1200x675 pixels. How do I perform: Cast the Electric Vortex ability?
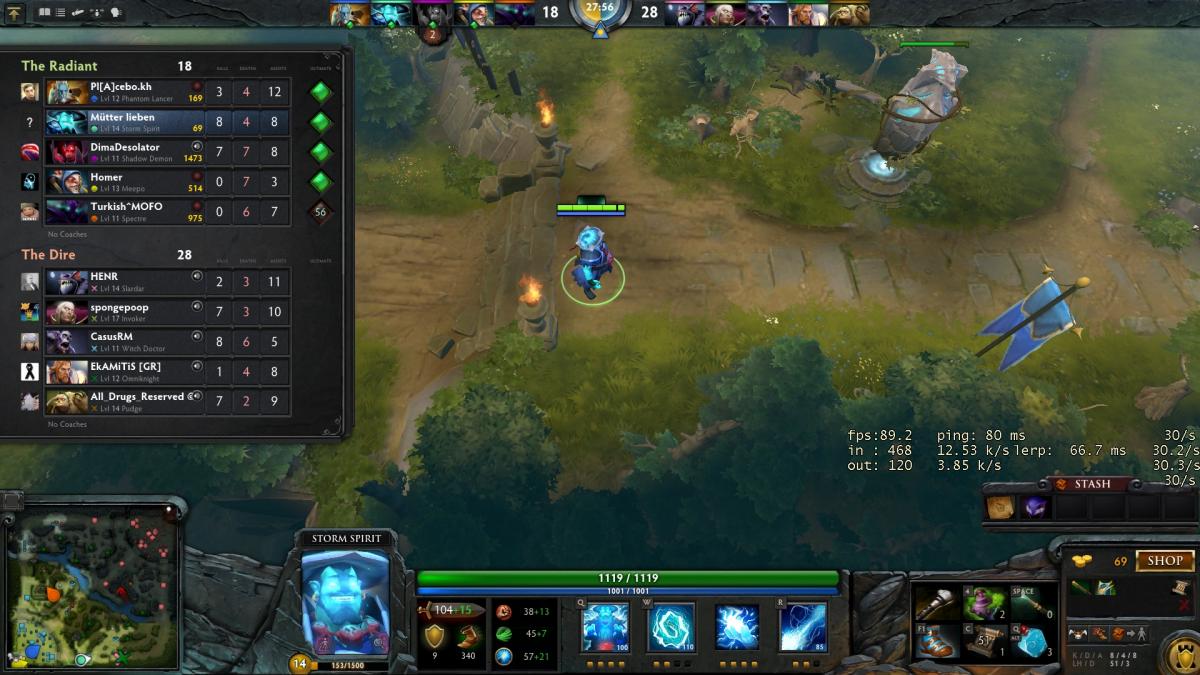pos(671,628)
